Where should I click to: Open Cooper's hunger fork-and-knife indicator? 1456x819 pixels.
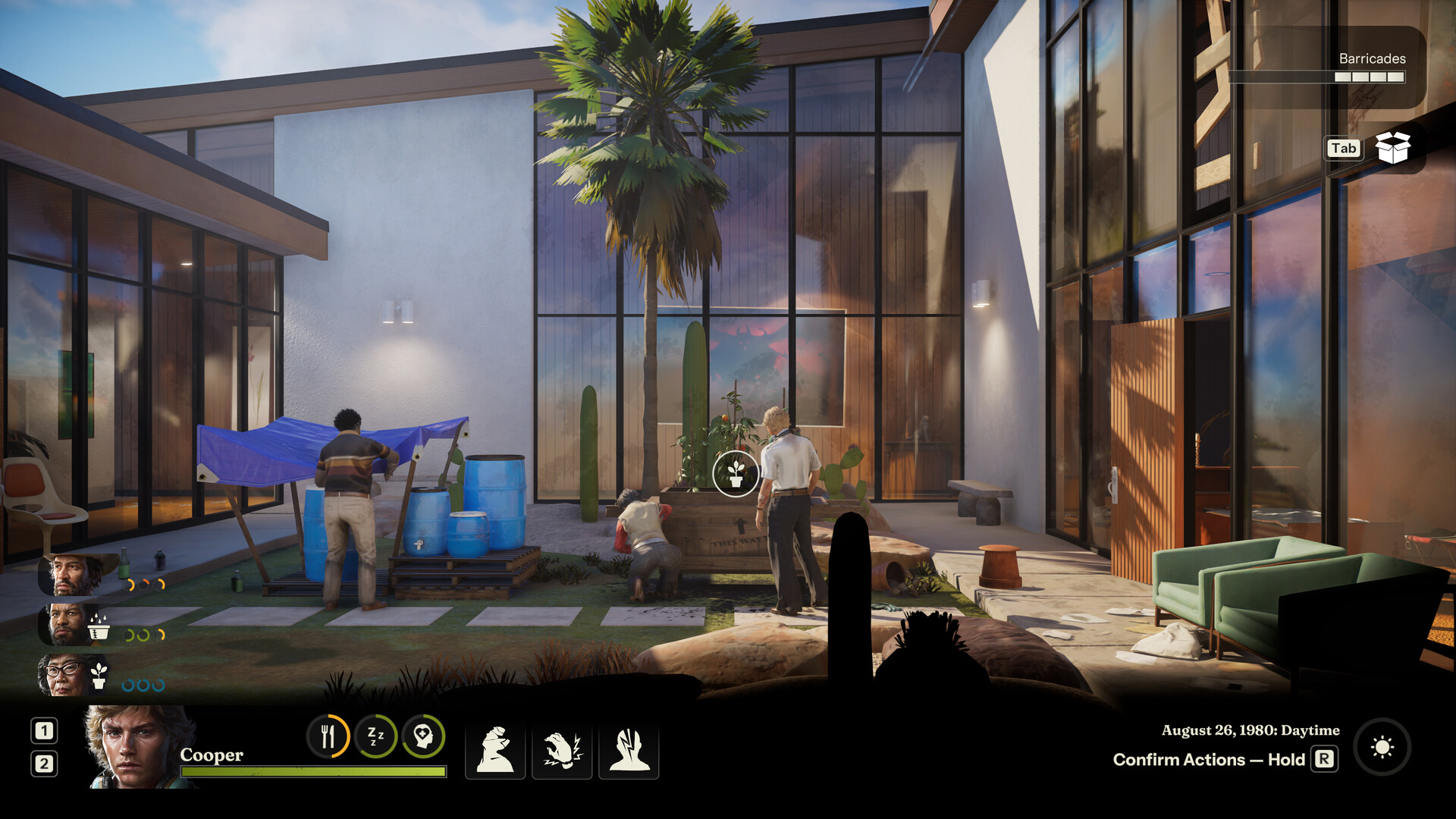pyautogui.click(x=328, y=736)
